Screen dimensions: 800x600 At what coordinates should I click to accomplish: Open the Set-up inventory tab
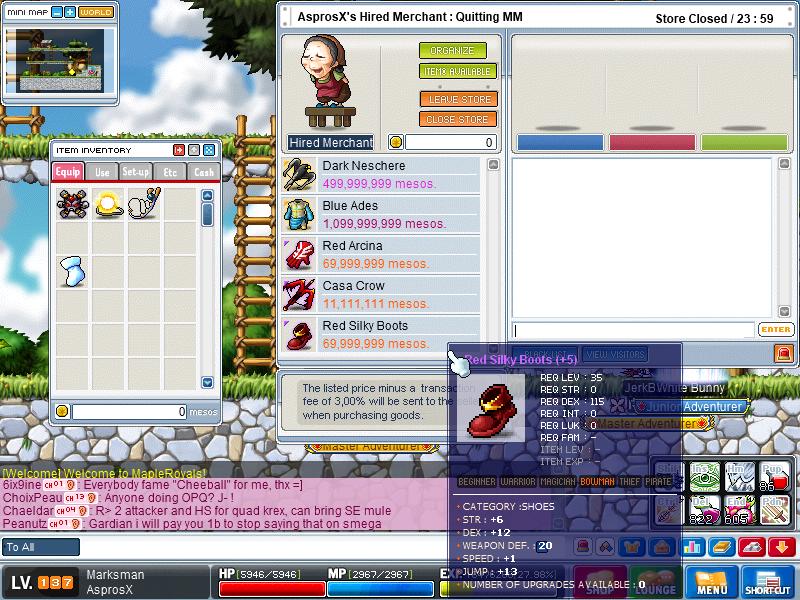136,172
